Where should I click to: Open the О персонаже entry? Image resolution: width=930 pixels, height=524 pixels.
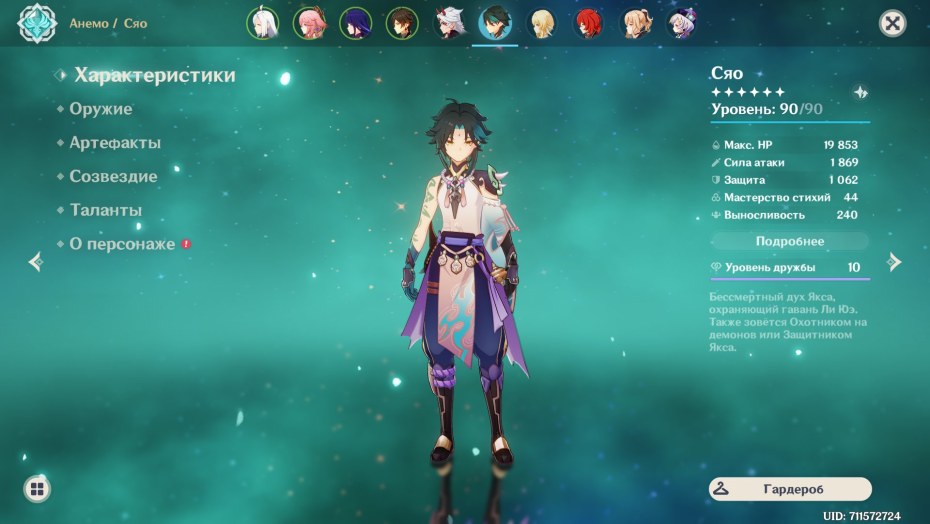[x=122, y=244]
